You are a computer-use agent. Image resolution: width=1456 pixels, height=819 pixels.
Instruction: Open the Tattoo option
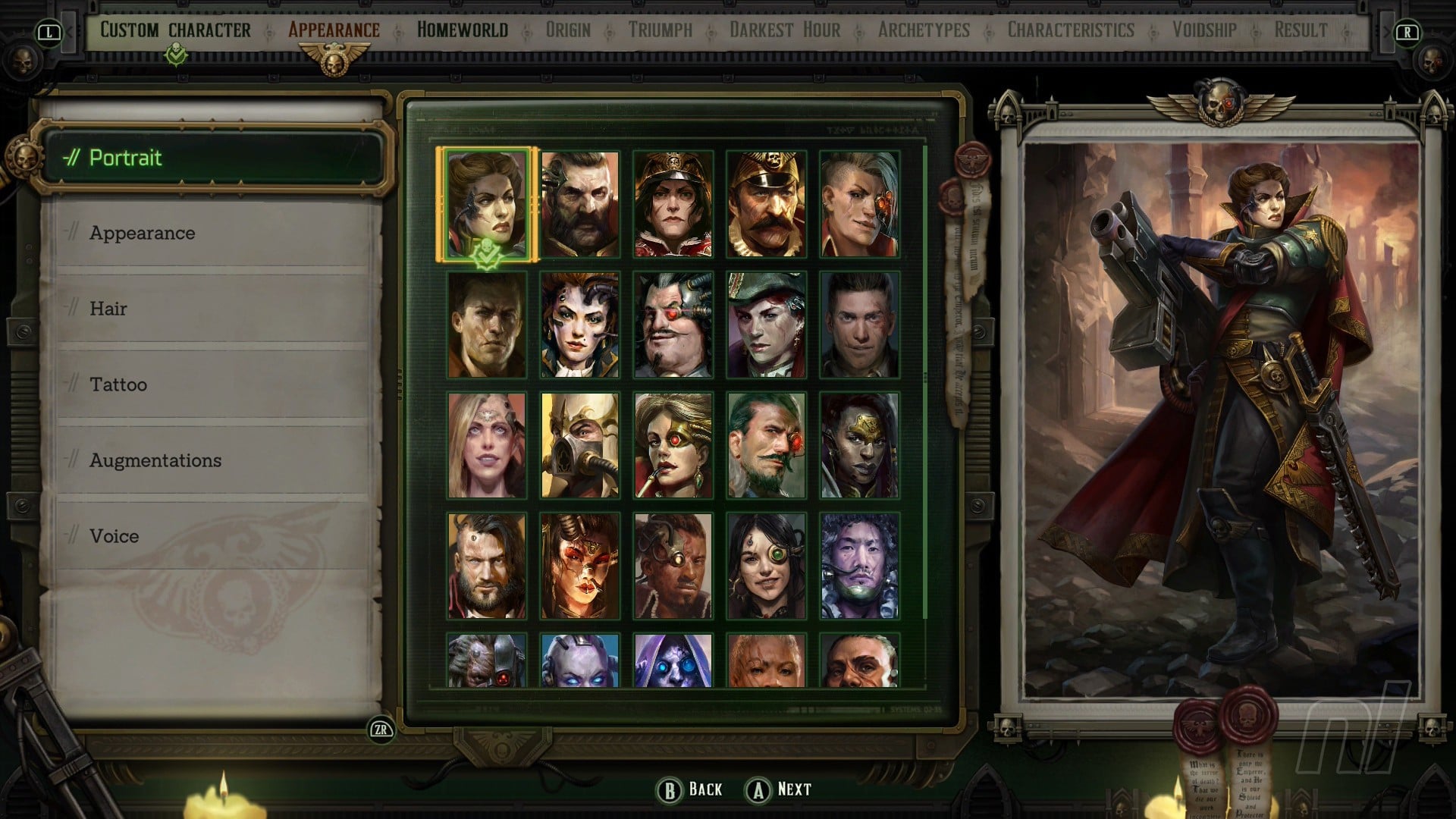[118, 384]
